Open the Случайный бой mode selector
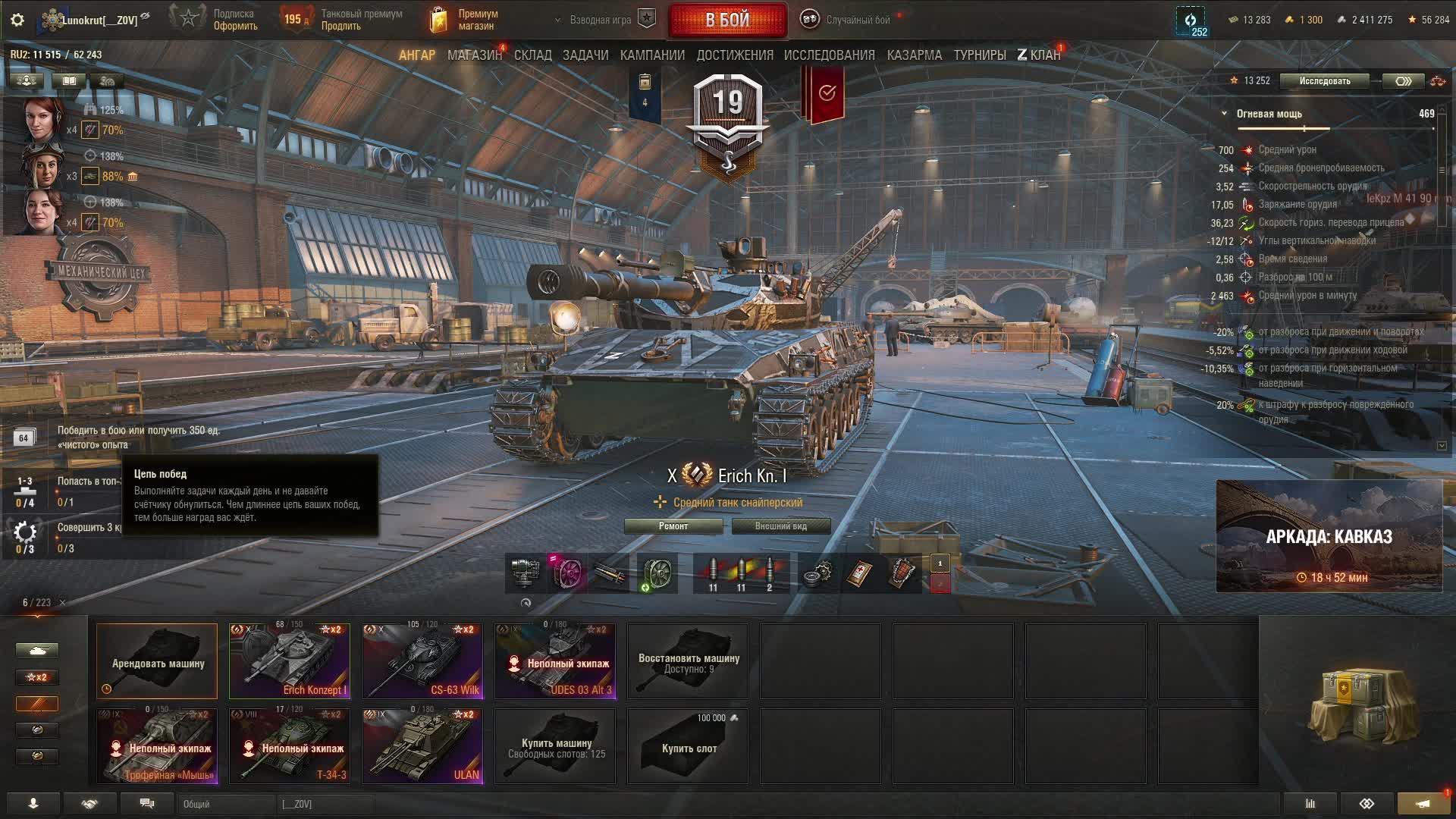This screenshot has height=819, width=1456. pos(848,20)
